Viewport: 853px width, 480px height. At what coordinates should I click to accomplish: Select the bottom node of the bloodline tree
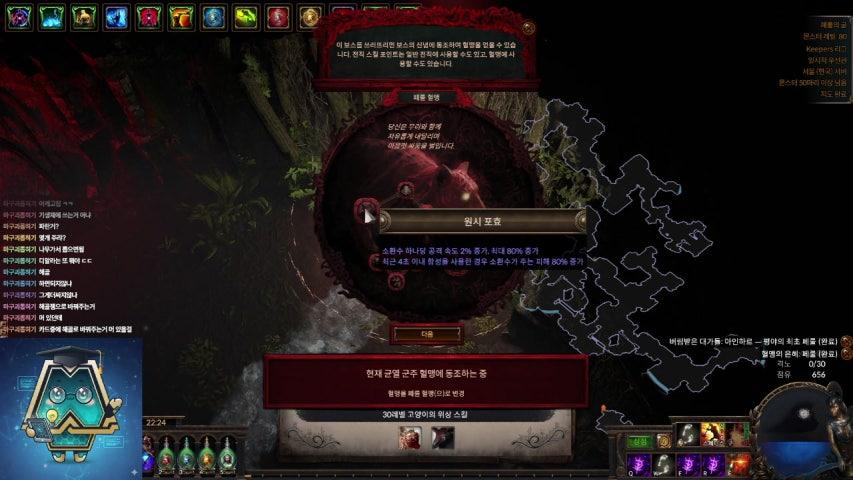coord(397,278)
